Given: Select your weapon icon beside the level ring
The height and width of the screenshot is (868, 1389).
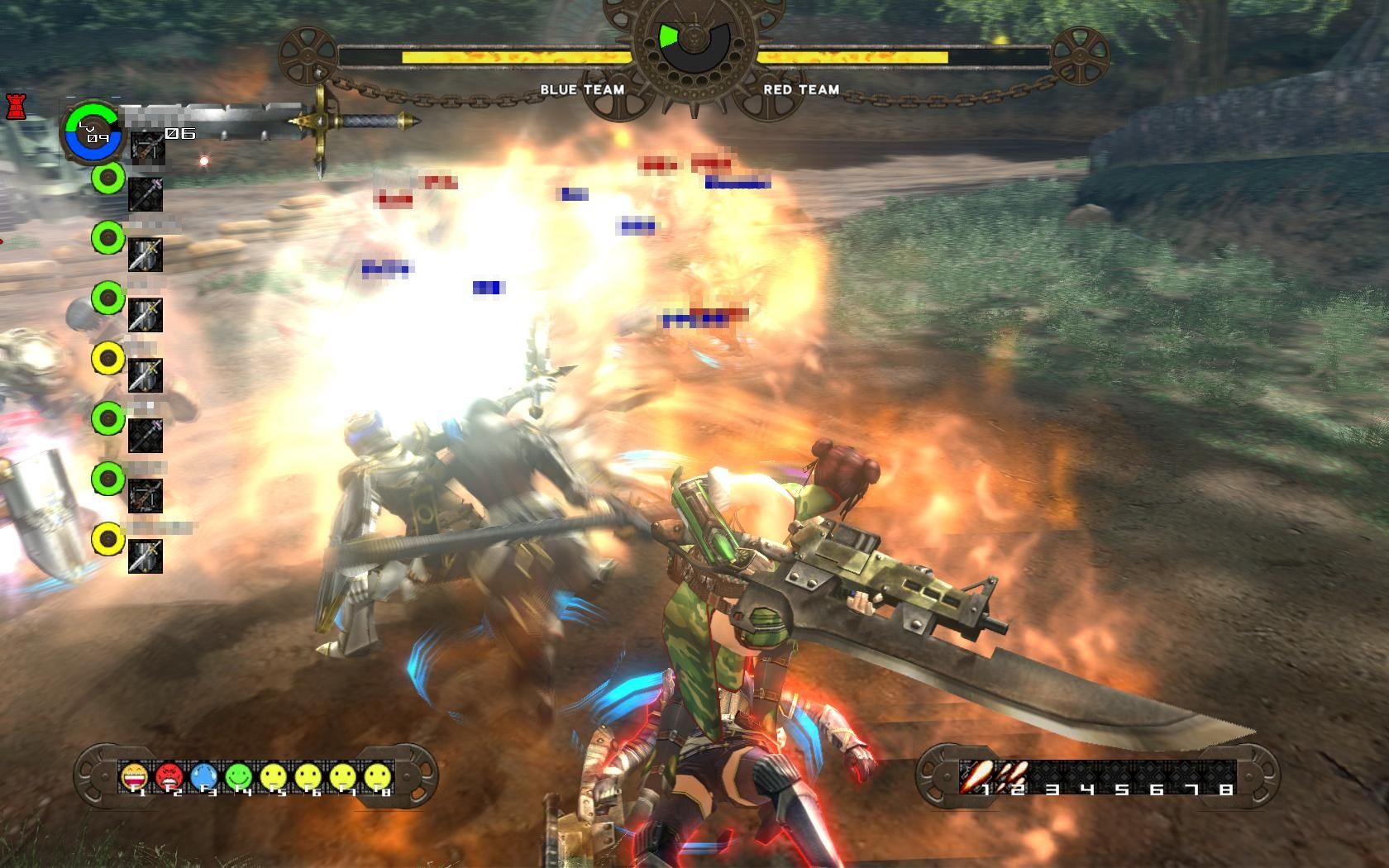Looking at the screenshot, I should tap(147, 146).
